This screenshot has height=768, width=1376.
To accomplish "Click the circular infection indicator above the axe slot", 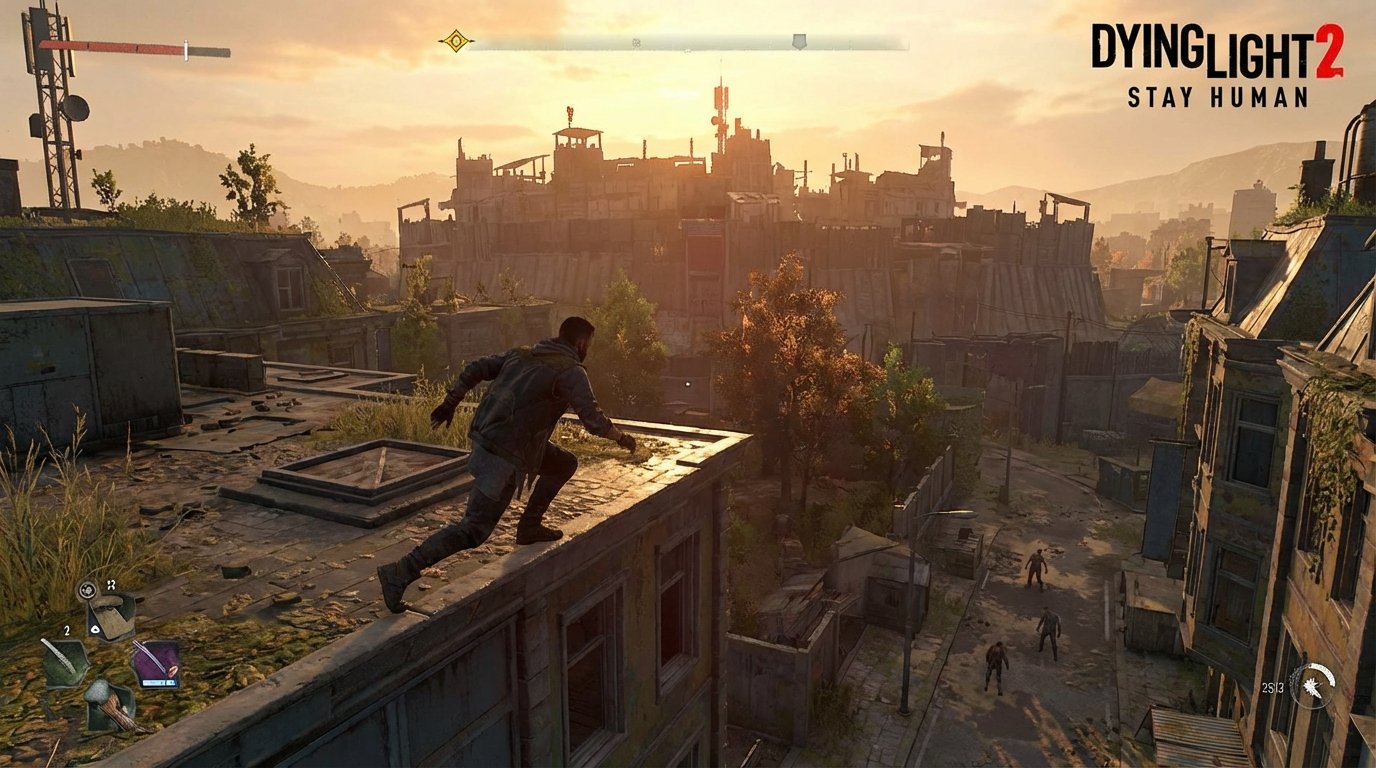I will click(87, 589).
